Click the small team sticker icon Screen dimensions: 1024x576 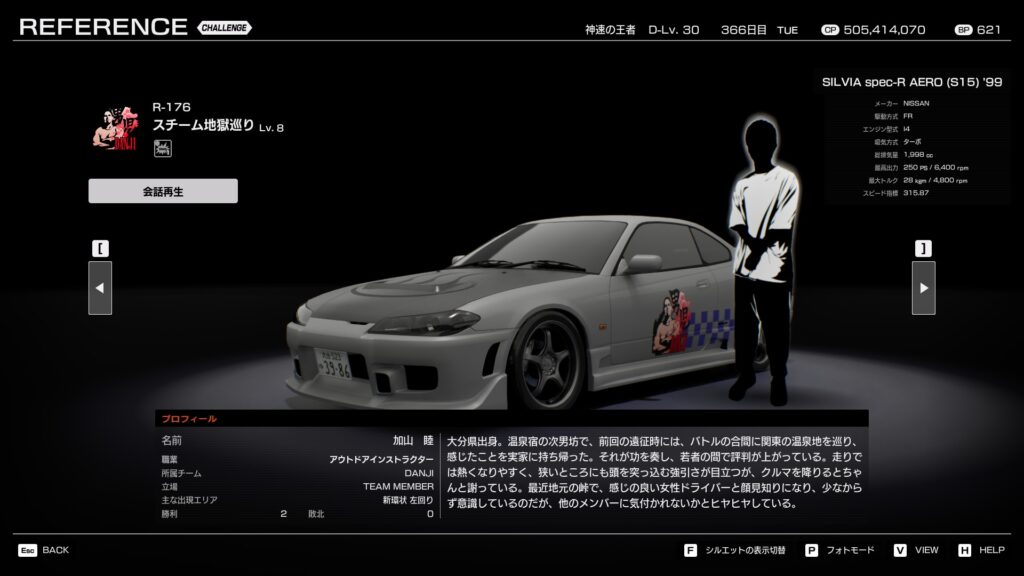click(x=162, y=149)
